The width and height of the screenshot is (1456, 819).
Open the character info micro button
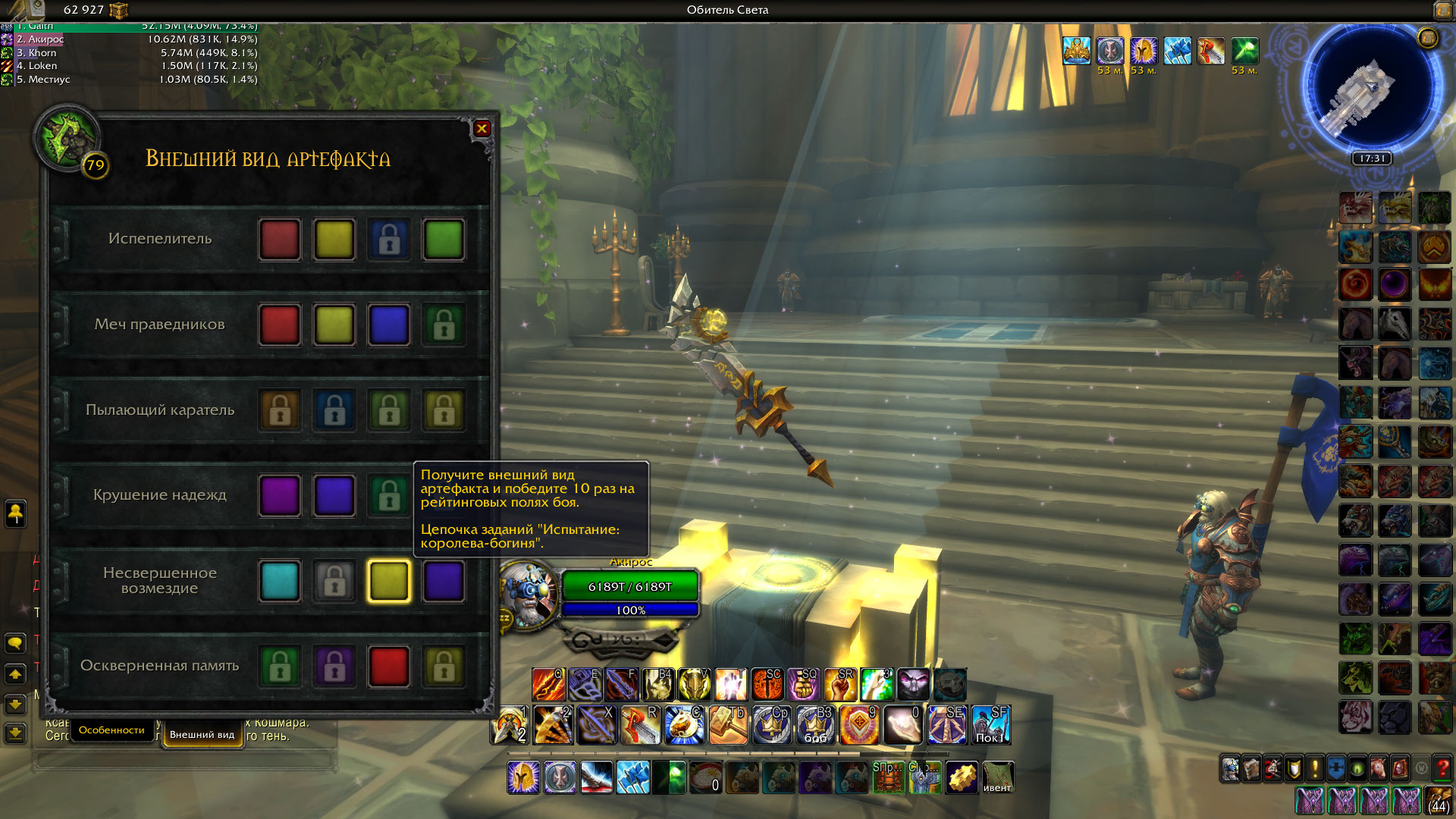tap(1230, 768)
